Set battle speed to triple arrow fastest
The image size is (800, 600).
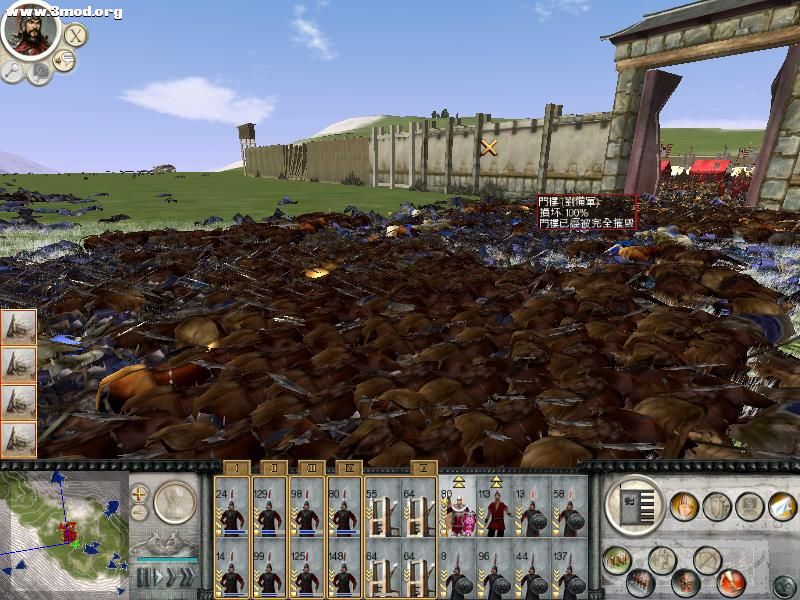(x=185, y=577)
